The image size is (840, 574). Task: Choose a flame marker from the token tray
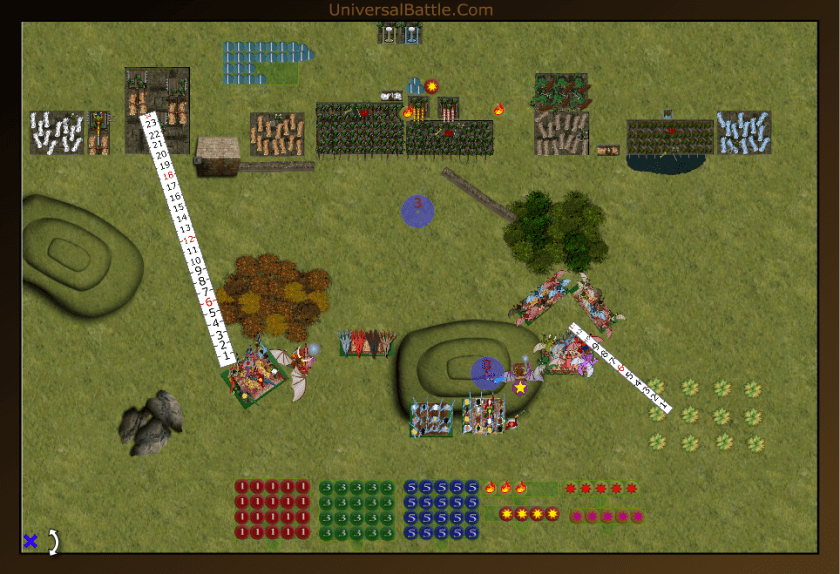point(490,488)
